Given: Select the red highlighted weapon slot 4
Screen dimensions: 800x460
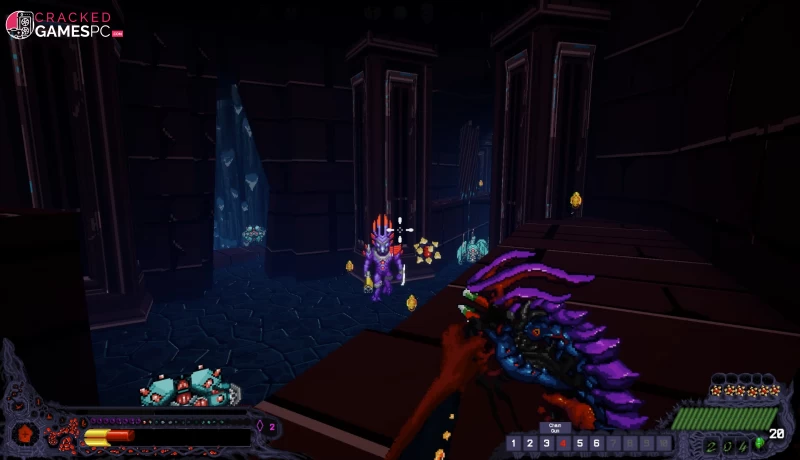Looking at the screenshot, I should 563,443.
